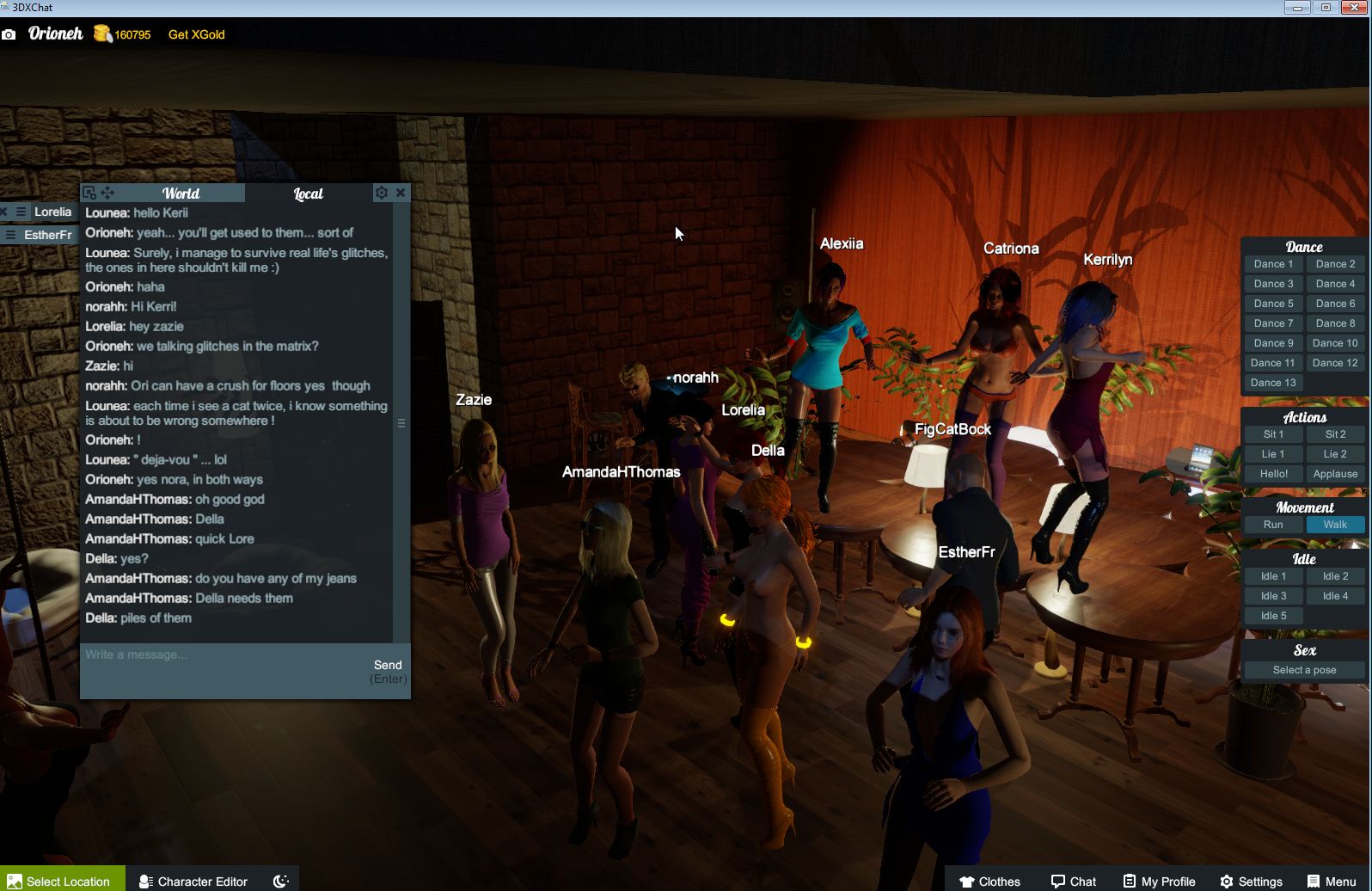
Task: Click the Write a message field
Action: pyautogui.click(x=224, y=655)
